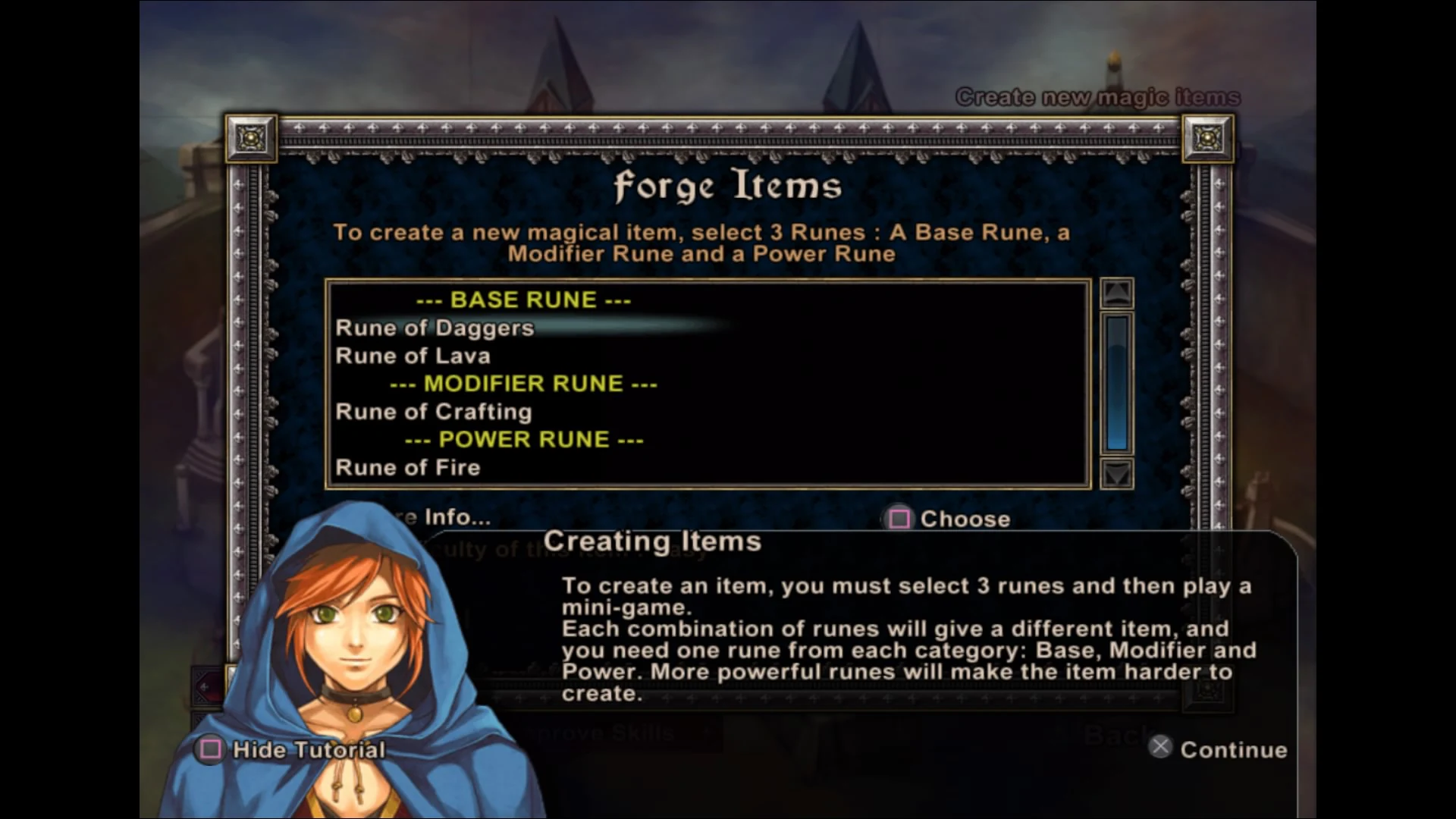Click the ornamental emblem in the top-right corner

point(1207,140)
